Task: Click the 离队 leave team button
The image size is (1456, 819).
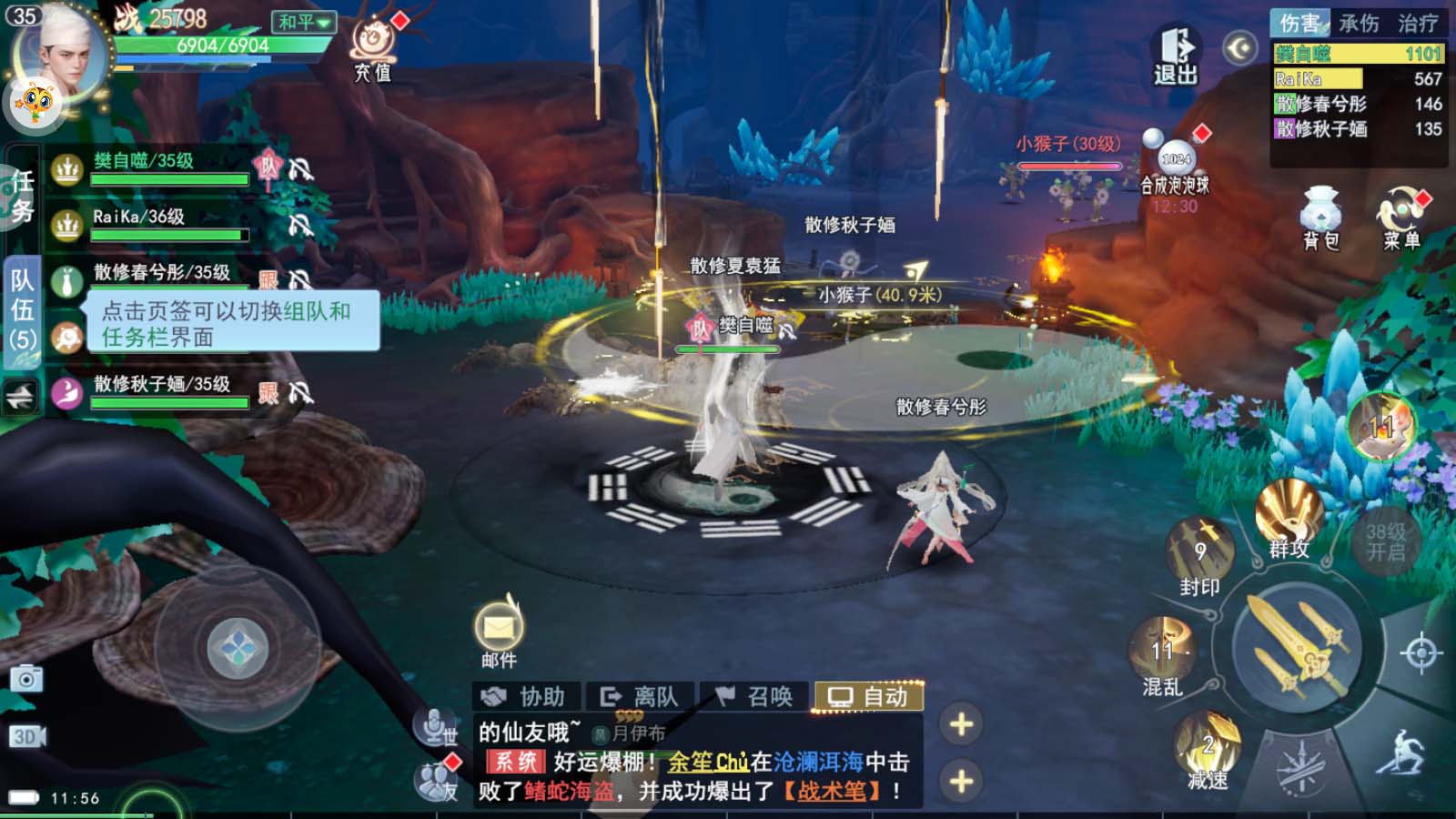Action: (641, 697)
